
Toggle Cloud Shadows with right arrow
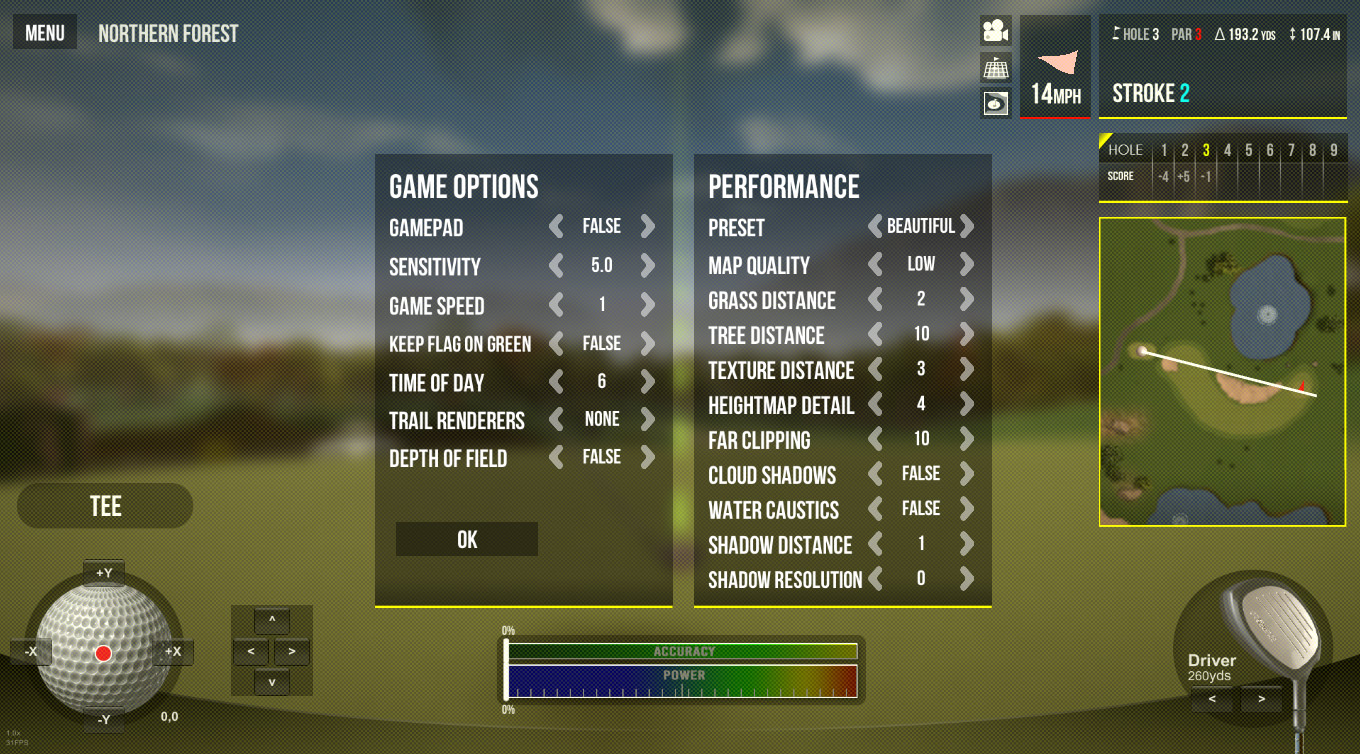click(967, 474)
